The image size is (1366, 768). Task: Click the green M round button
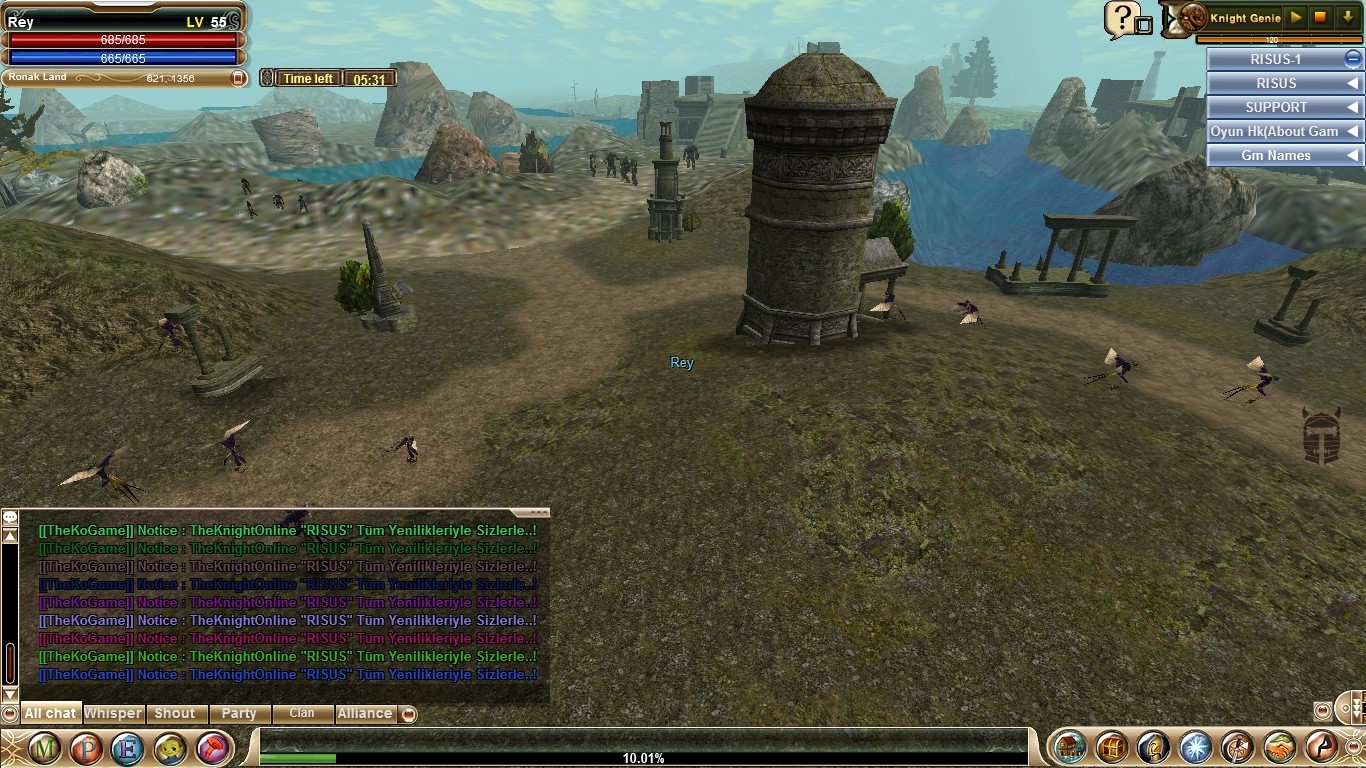point(43,748)
